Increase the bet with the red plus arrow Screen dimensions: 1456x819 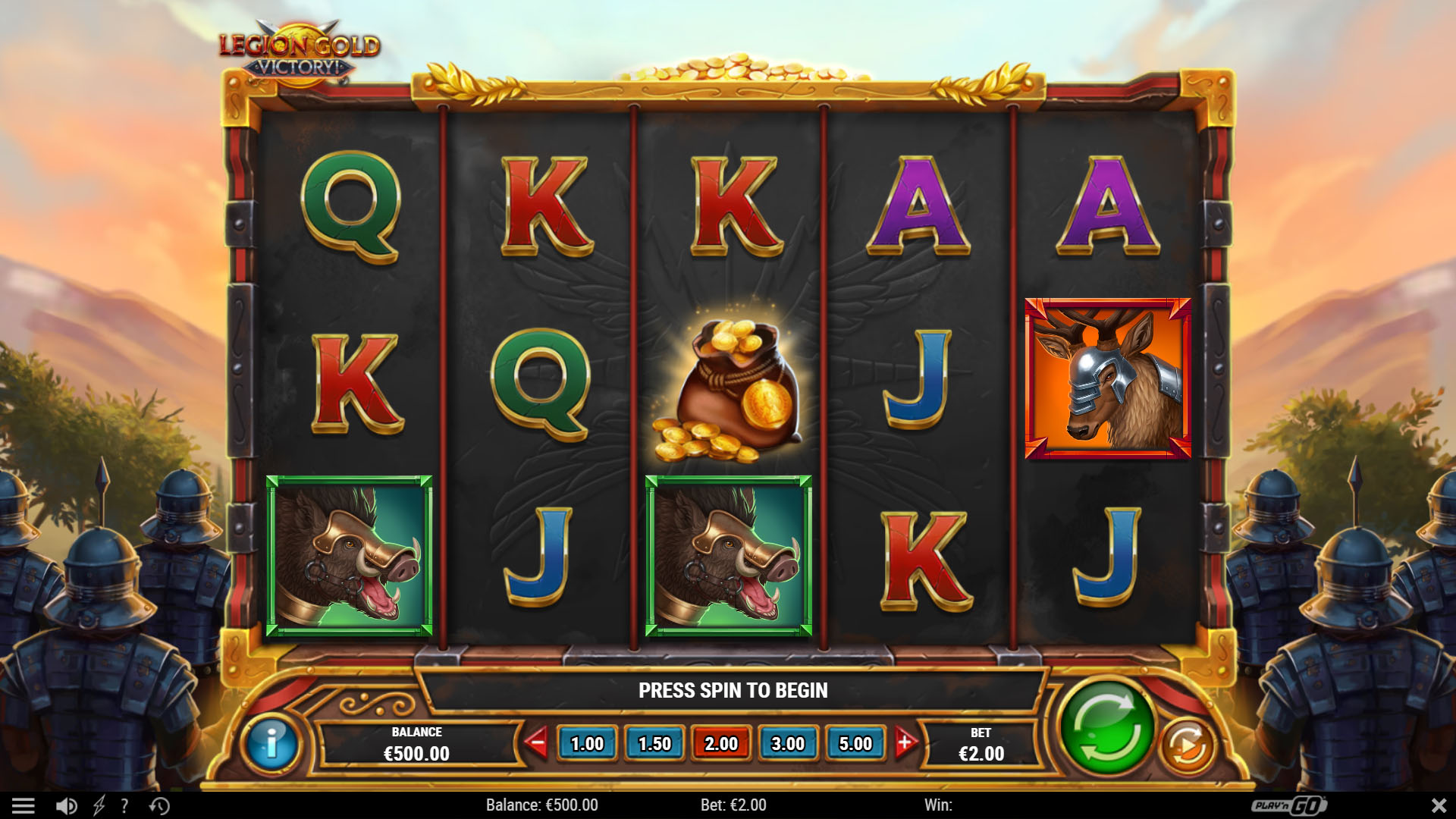[904, 743]
